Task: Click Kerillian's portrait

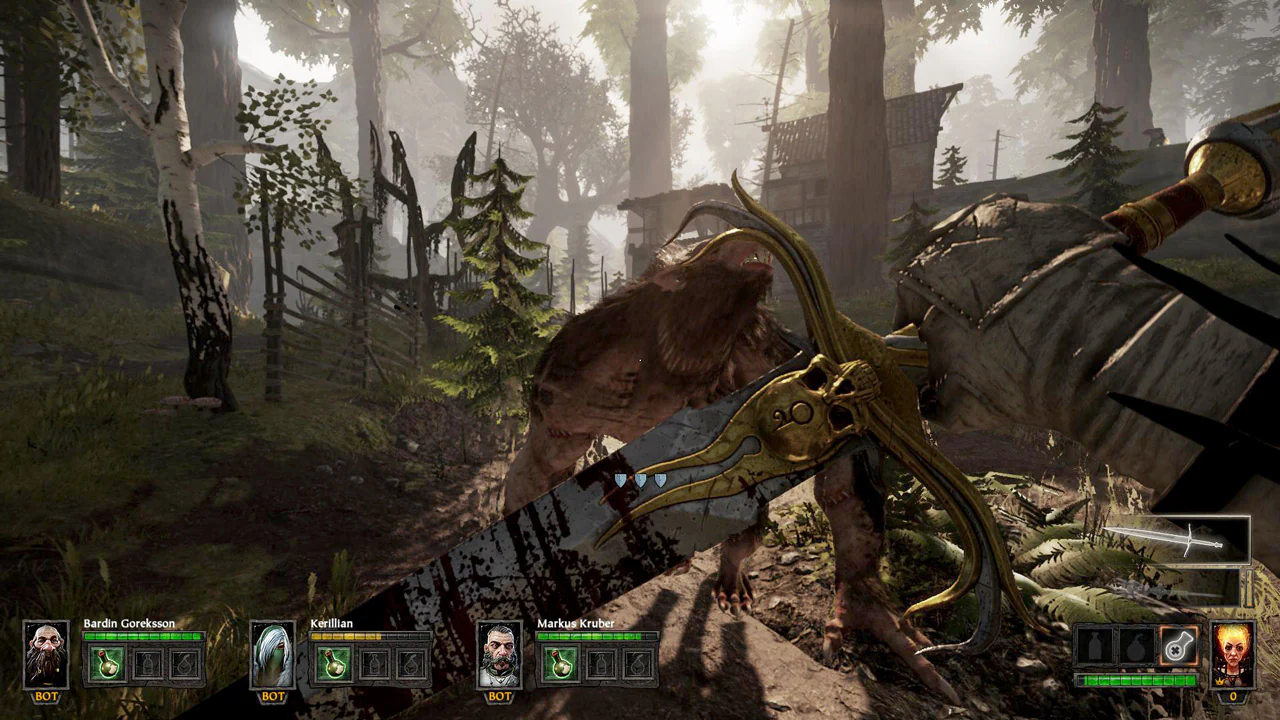Action: pyautogui.click(x=272, y=655)
